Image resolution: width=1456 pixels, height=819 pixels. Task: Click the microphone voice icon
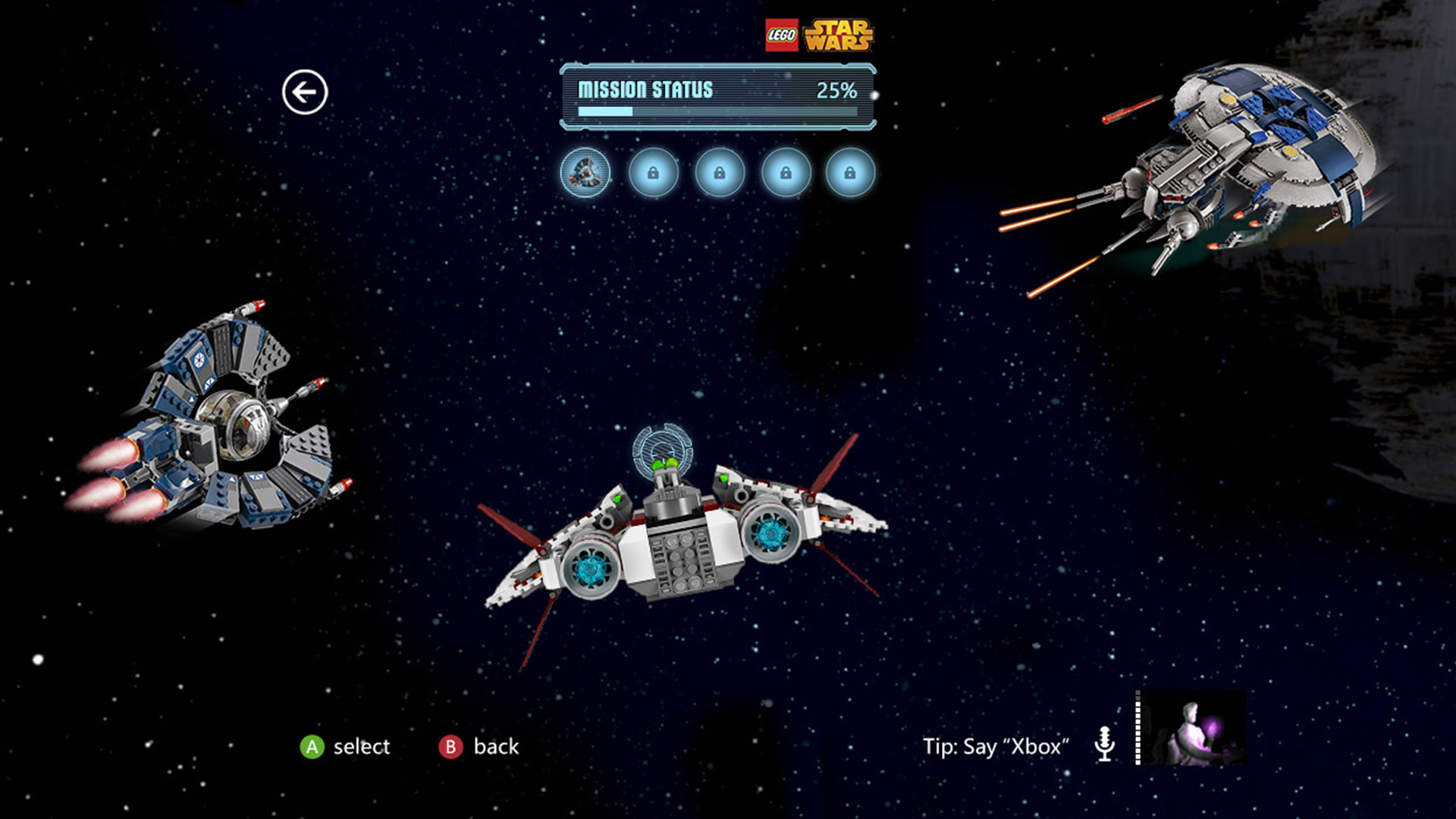(x=1105, y=744)
